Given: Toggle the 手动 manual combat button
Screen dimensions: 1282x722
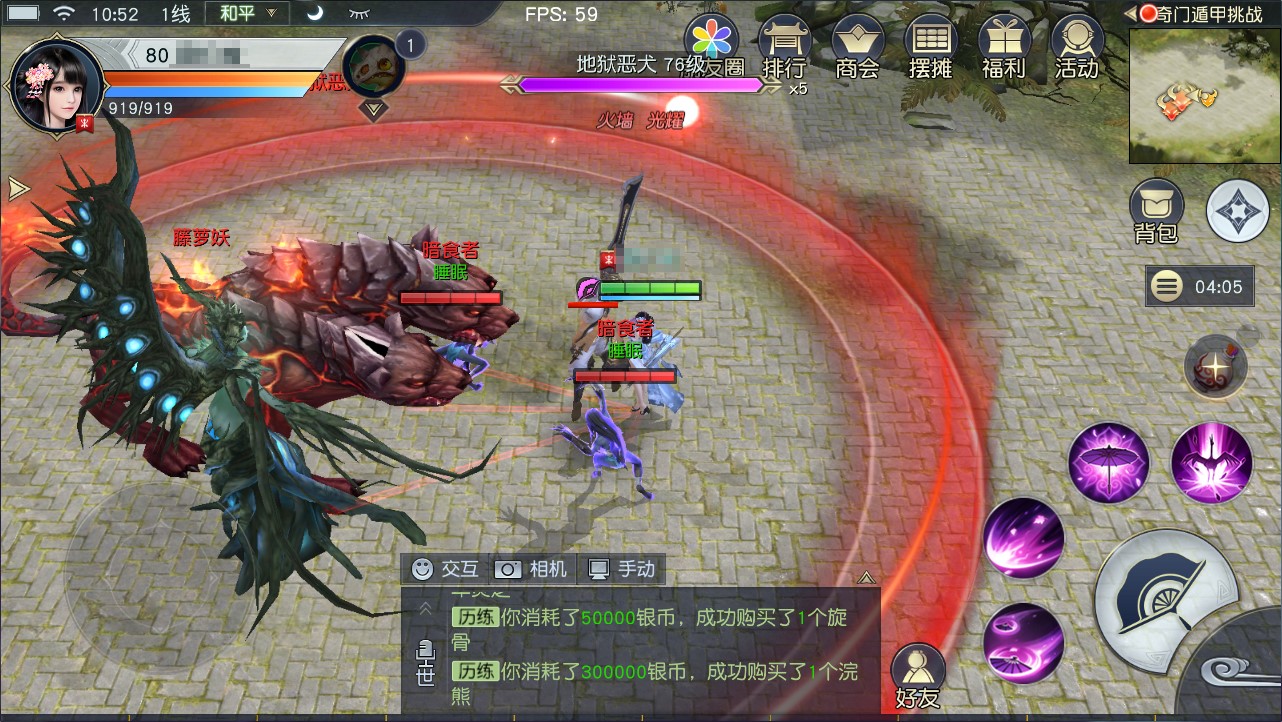Looking at the screenshot, I should [x=622, y=569].
